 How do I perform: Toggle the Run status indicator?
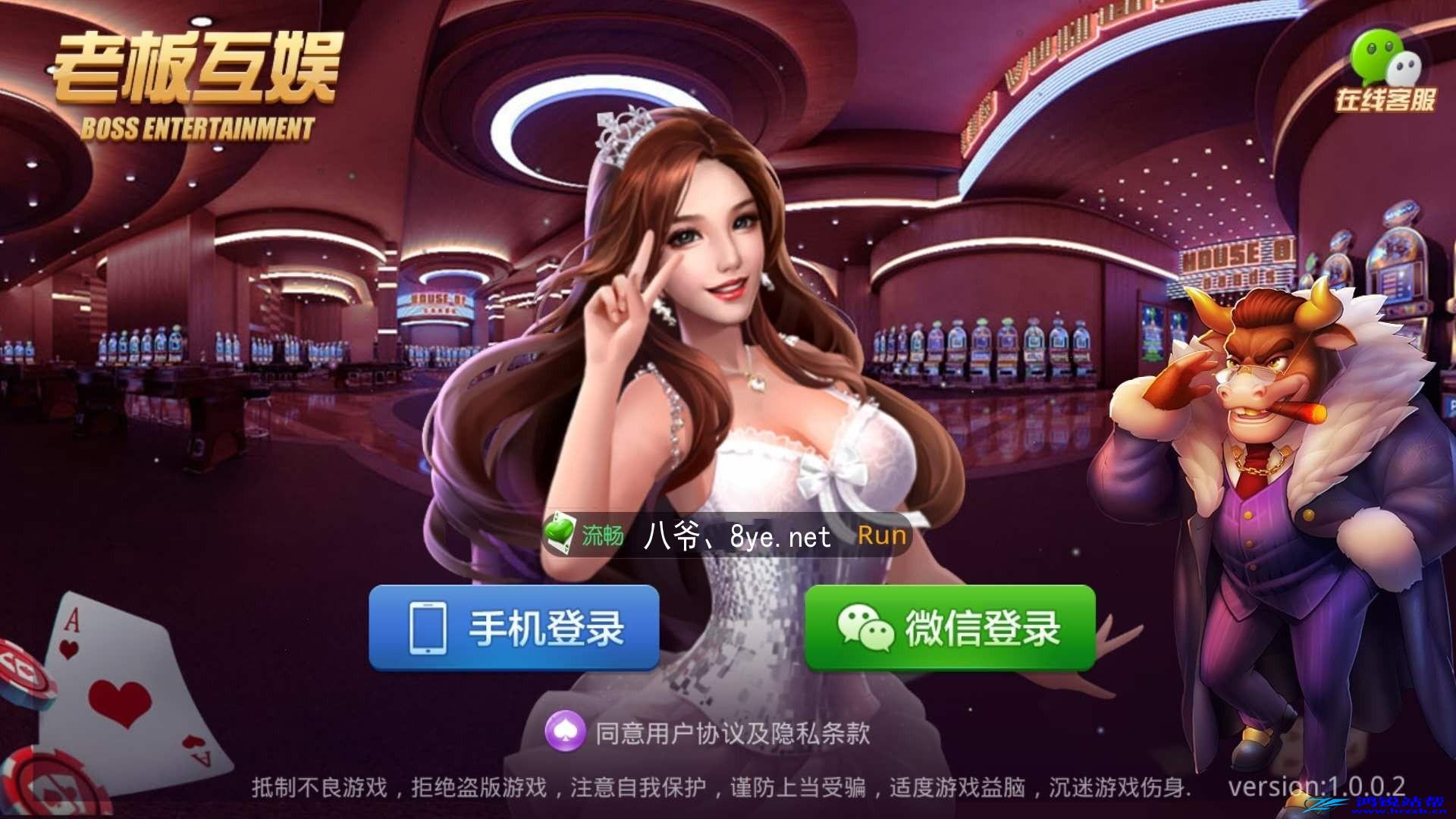[x=882, y=535]
